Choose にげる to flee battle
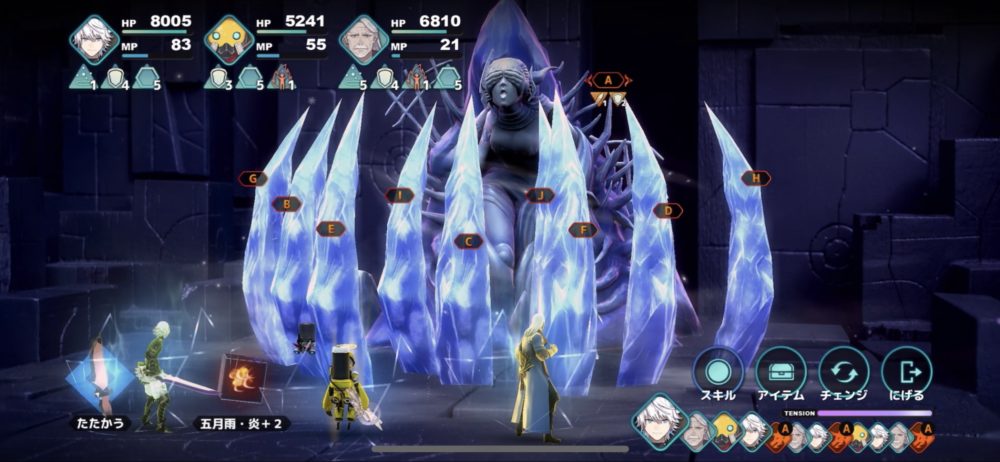Screen dimensions: 1000x462 pos(906,371)
